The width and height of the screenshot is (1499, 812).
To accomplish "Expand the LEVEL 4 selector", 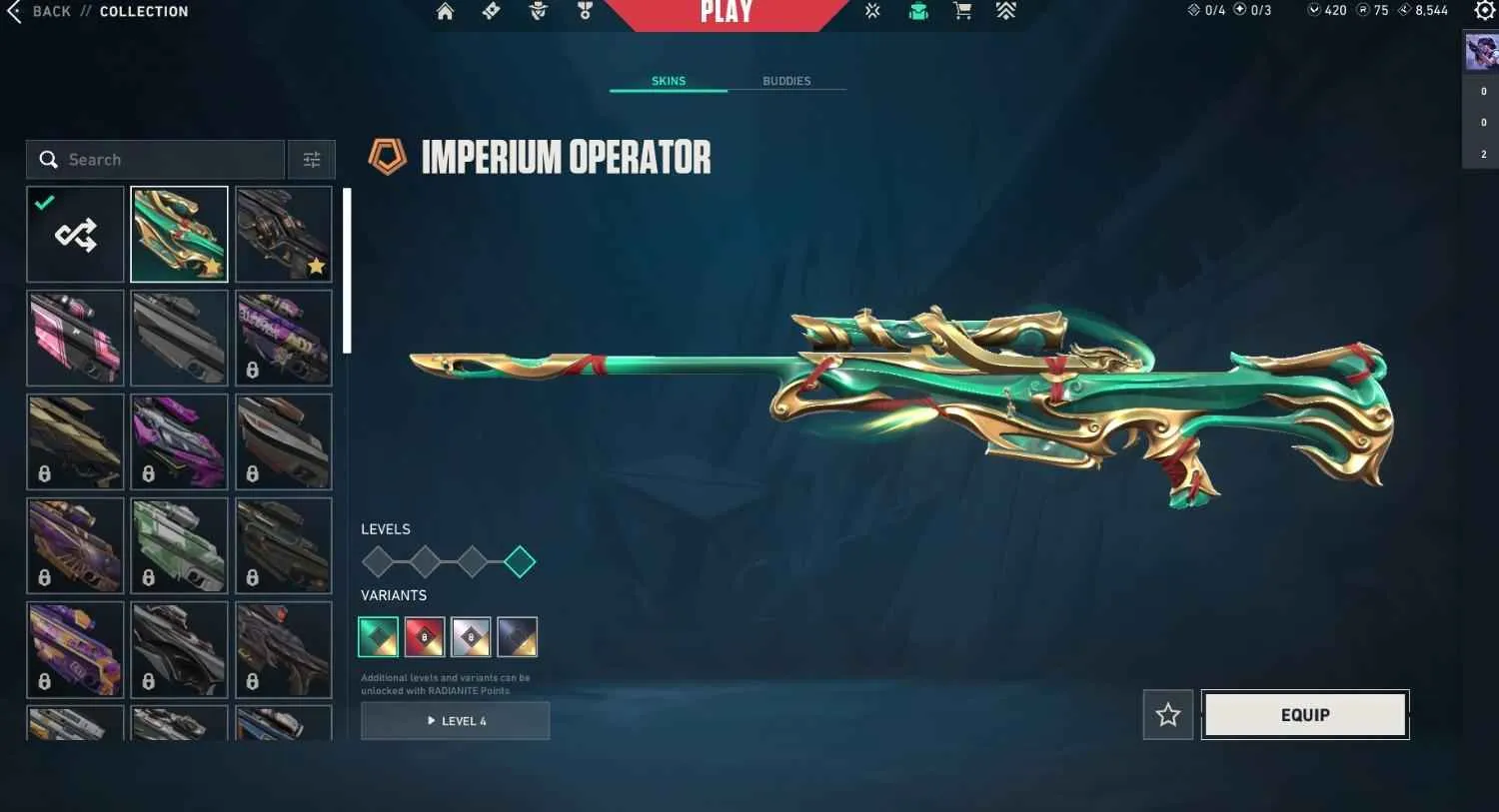I will [x=455, y=720].
